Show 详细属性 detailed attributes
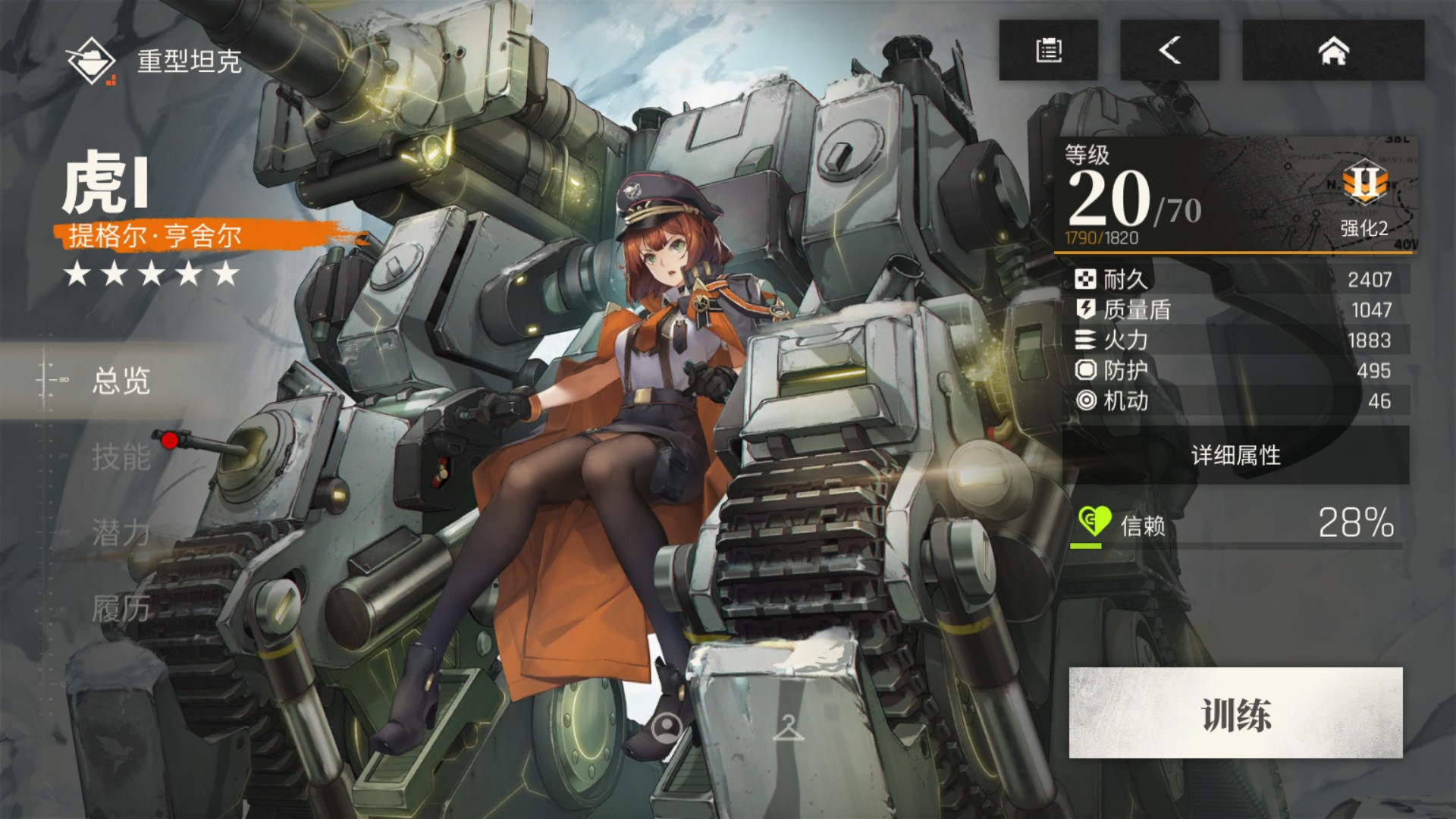 pyautogui.click(x=1235, y=455)
